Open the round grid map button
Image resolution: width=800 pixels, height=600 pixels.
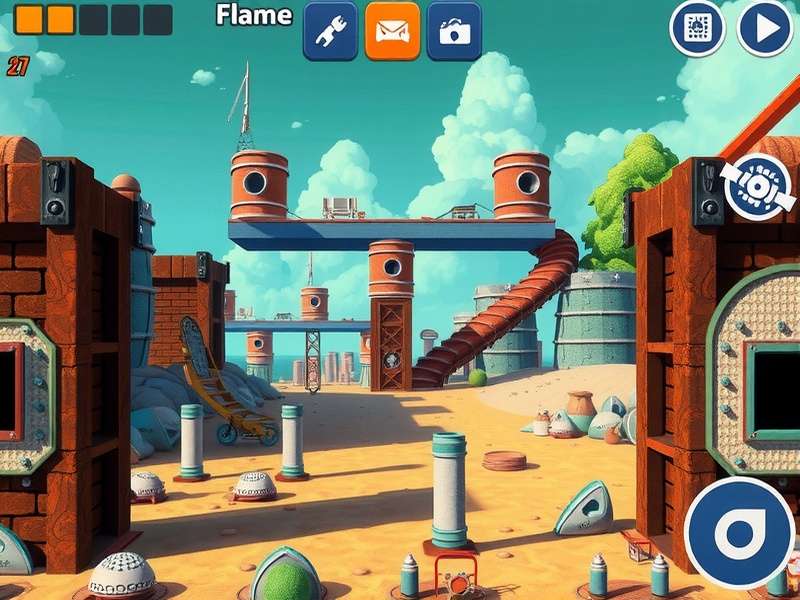click(x=697, y=28)
